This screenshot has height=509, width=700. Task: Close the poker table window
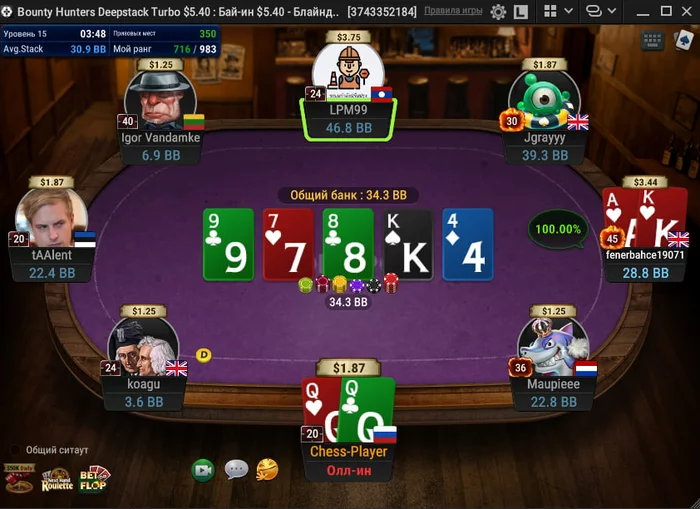(x=686, y=11)
